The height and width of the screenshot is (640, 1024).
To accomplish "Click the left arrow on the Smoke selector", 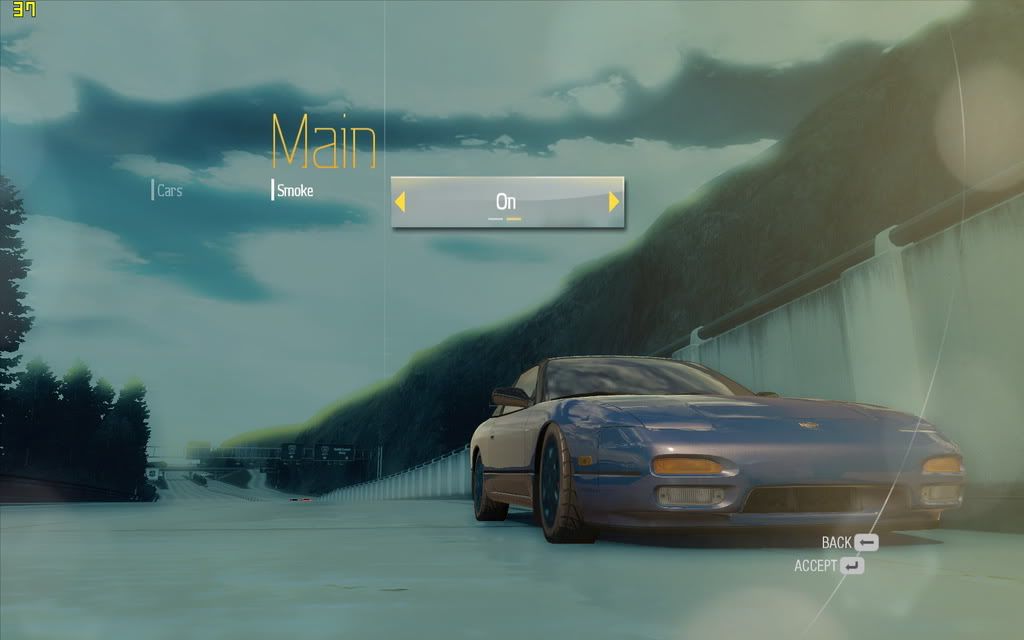I will point(400,202).
